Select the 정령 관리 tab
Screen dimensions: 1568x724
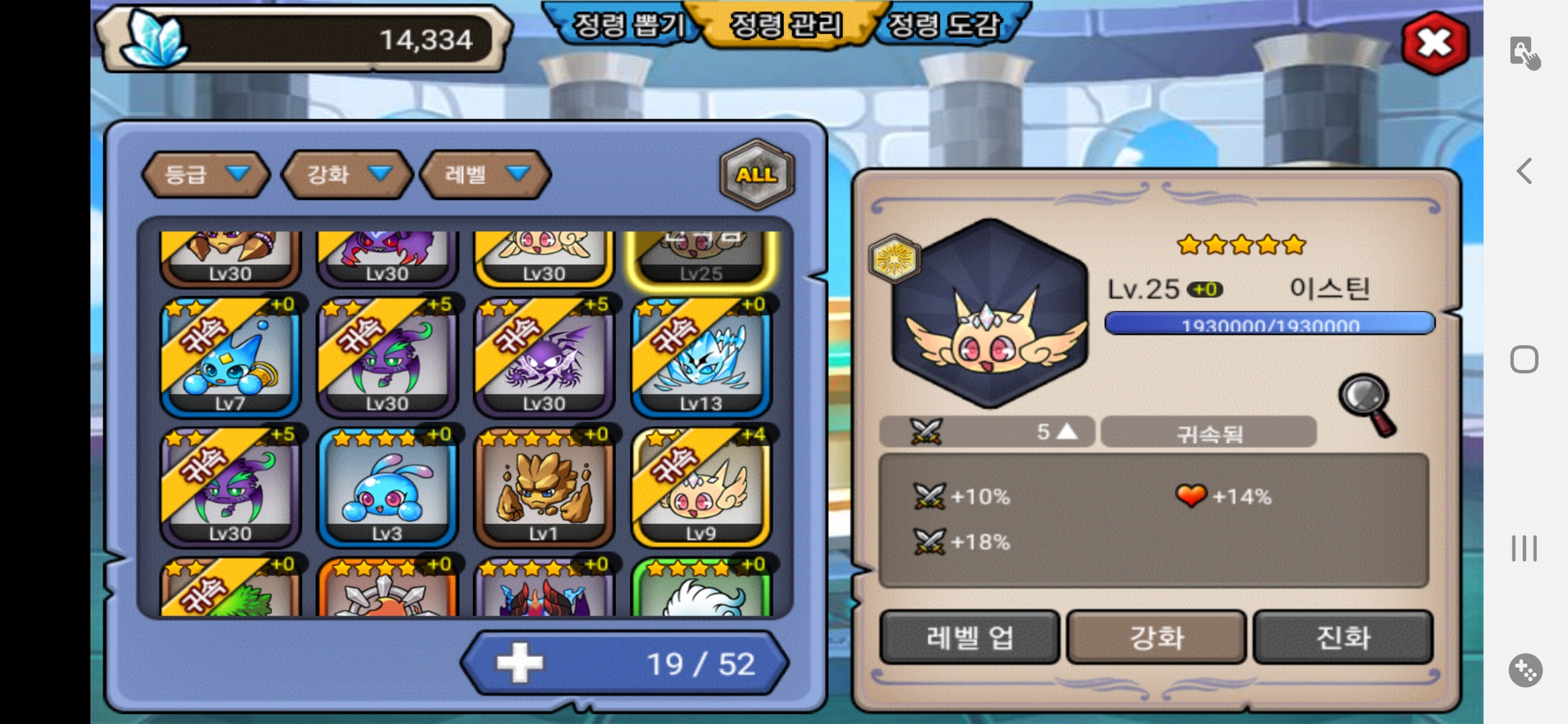point(785,25)
